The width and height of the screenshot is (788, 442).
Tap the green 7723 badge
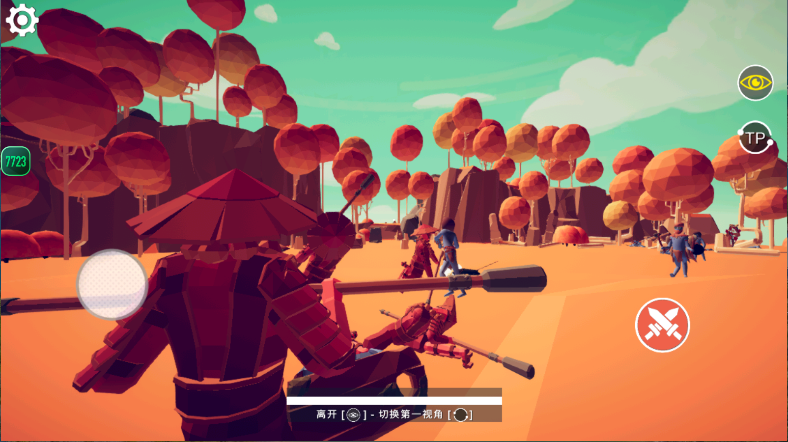[15, 160]
